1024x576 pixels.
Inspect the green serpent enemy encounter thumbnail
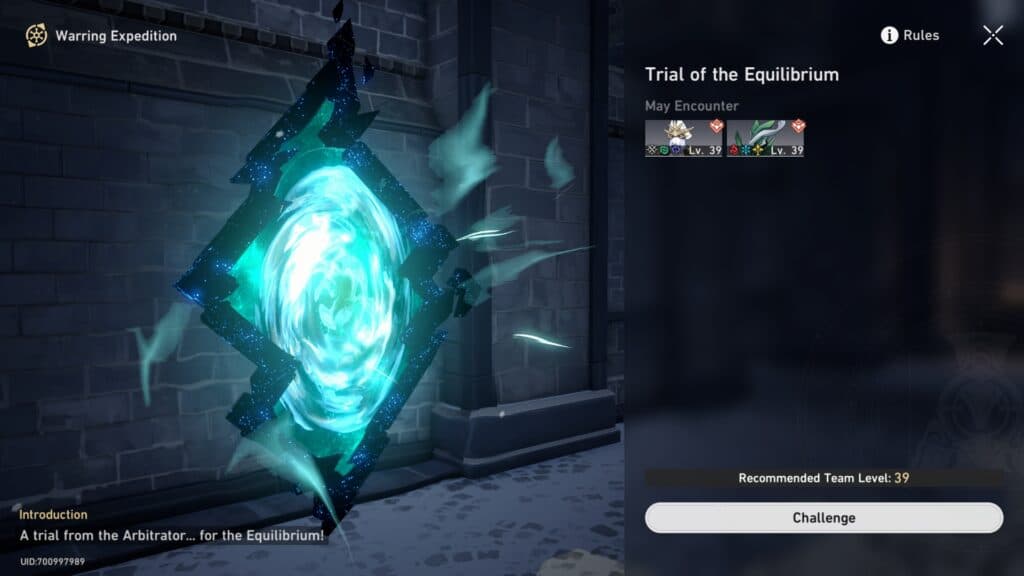pos(765,138)
